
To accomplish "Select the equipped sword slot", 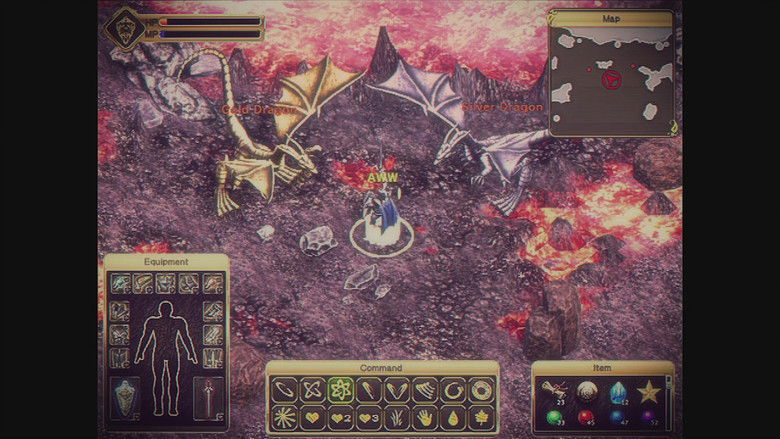I will coord(209,397).
